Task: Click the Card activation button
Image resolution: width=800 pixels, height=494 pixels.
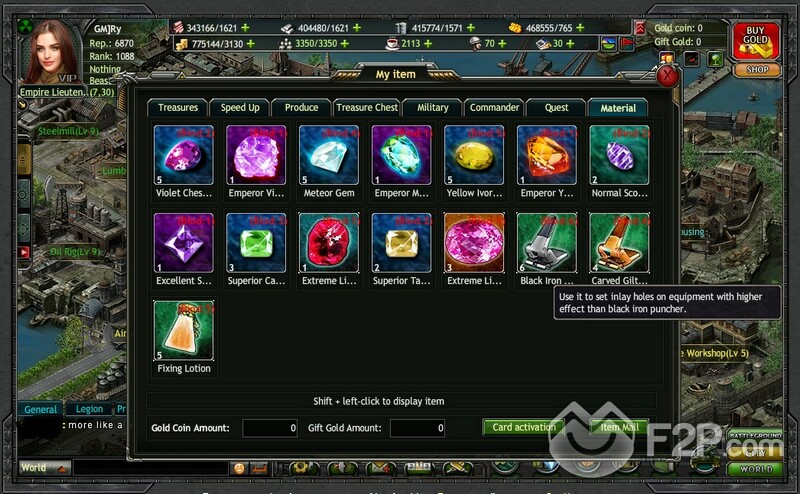Action: (523, 428)
